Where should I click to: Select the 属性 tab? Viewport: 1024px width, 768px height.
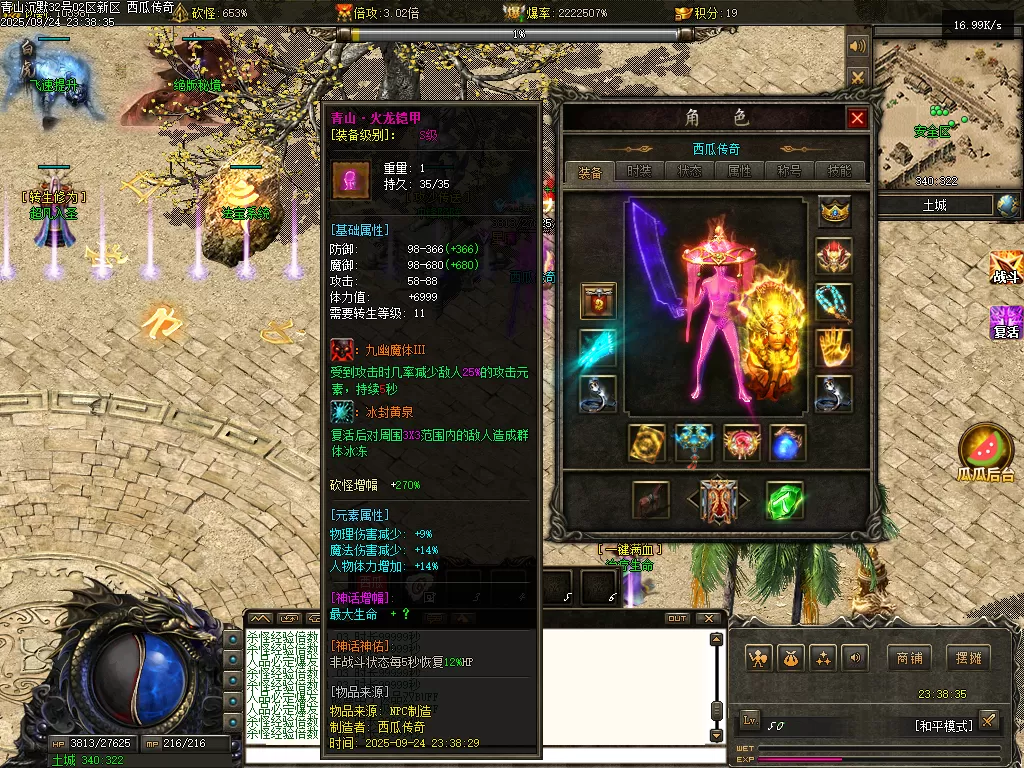click(x=739, y=171)
